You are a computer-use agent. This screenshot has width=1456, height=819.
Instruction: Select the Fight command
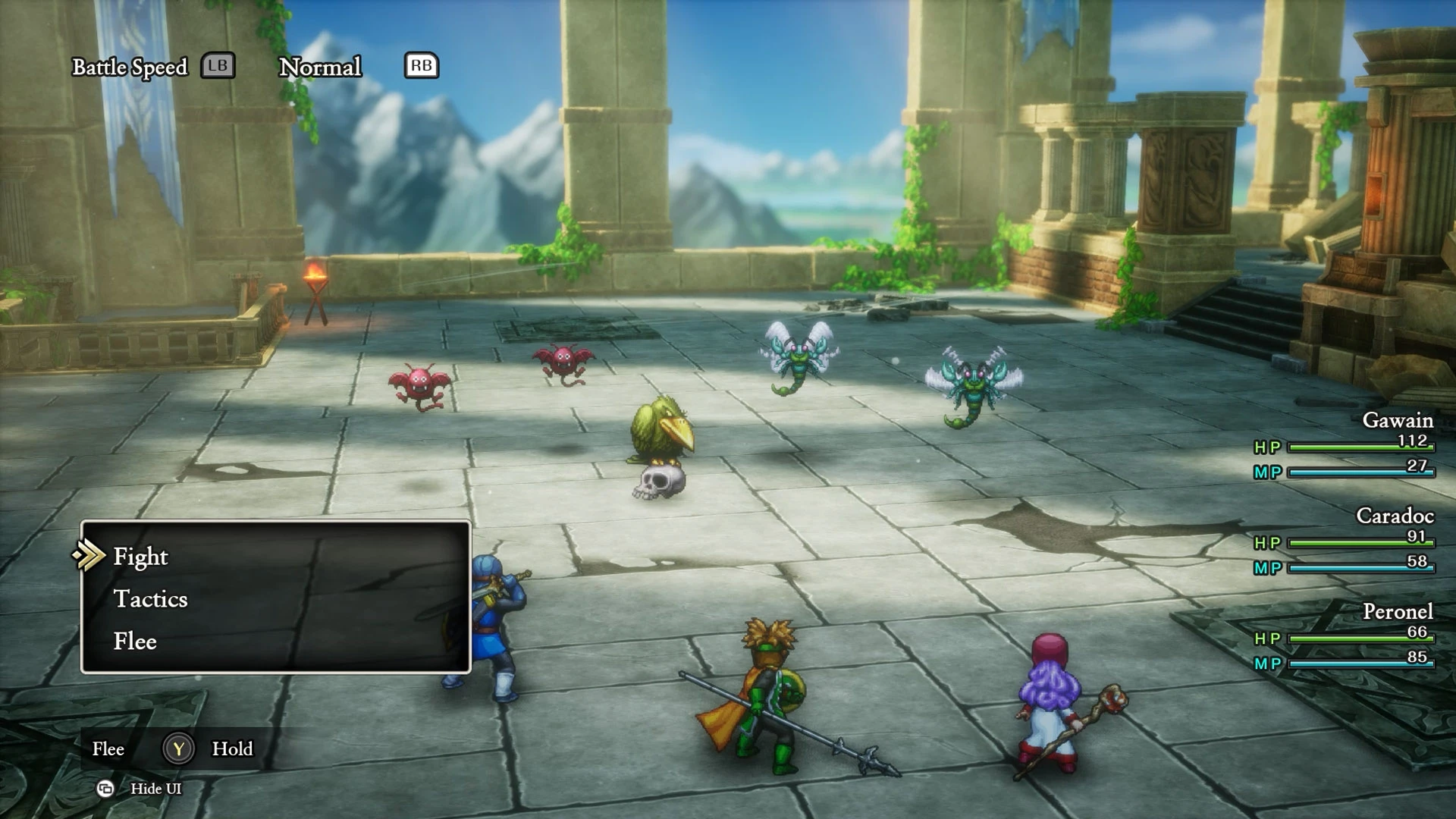point(140,557)
